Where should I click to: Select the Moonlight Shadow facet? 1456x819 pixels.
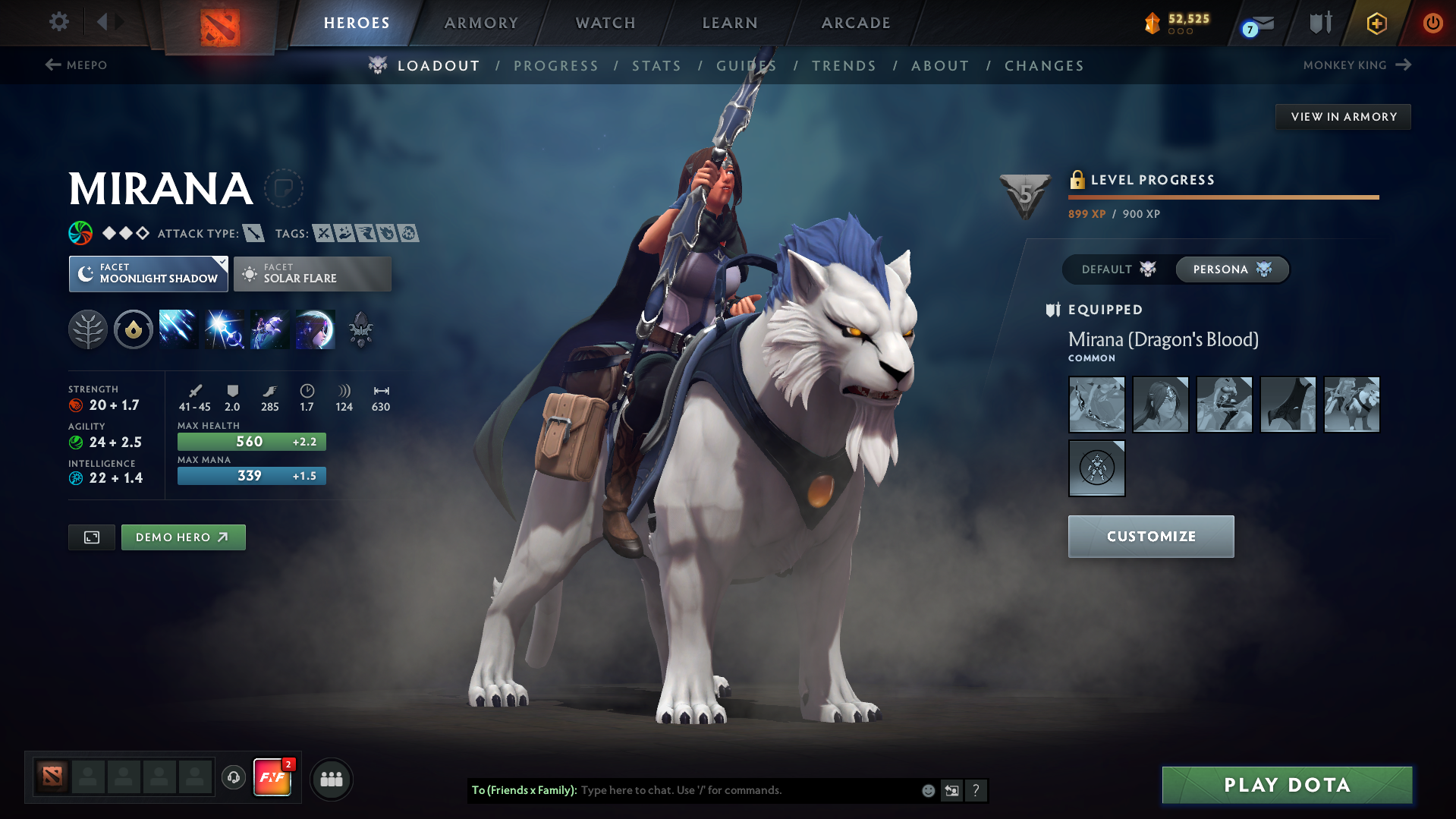(x=149, y=274)
